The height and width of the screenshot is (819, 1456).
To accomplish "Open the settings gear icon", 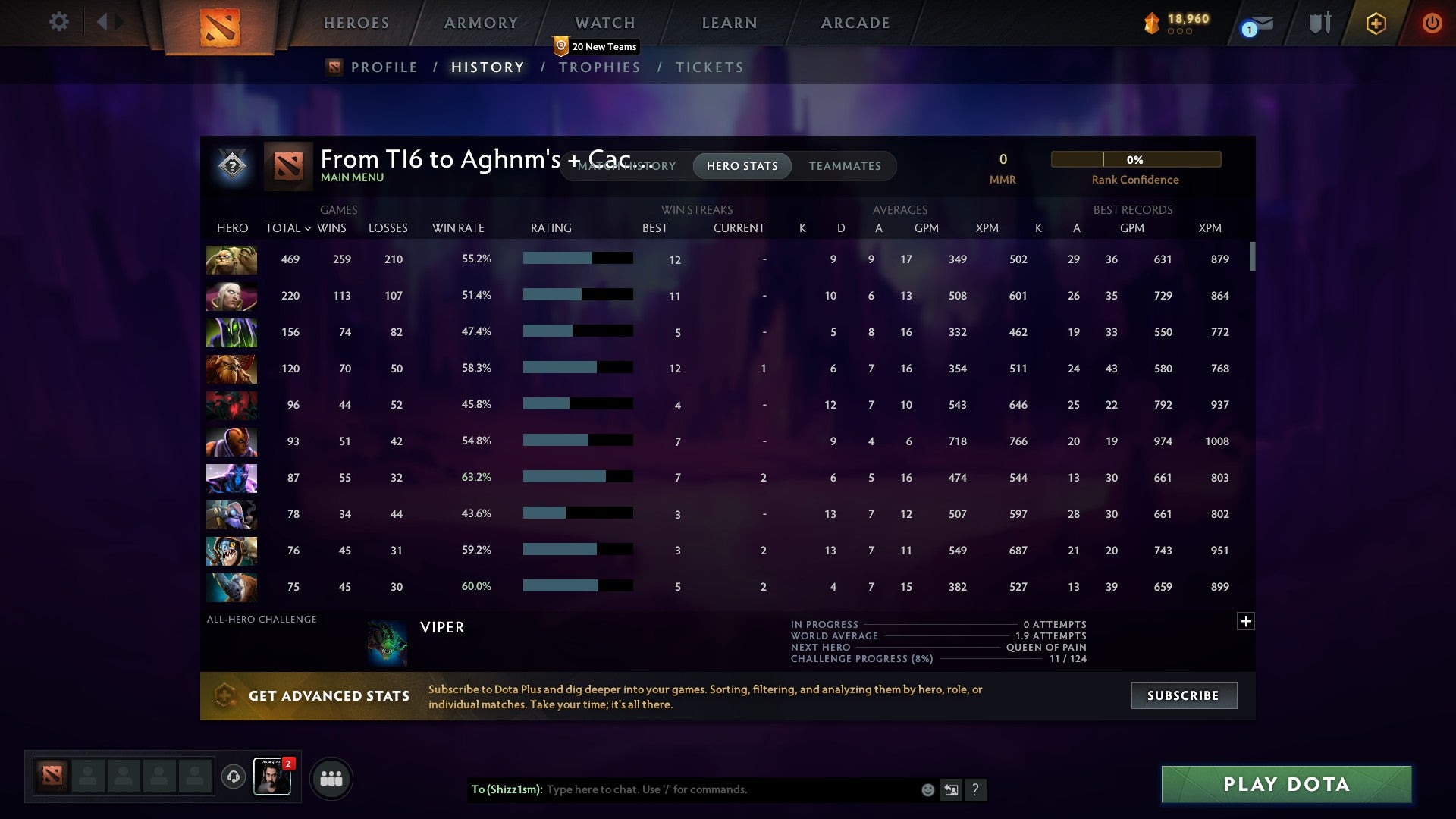I will click(58, 22).
